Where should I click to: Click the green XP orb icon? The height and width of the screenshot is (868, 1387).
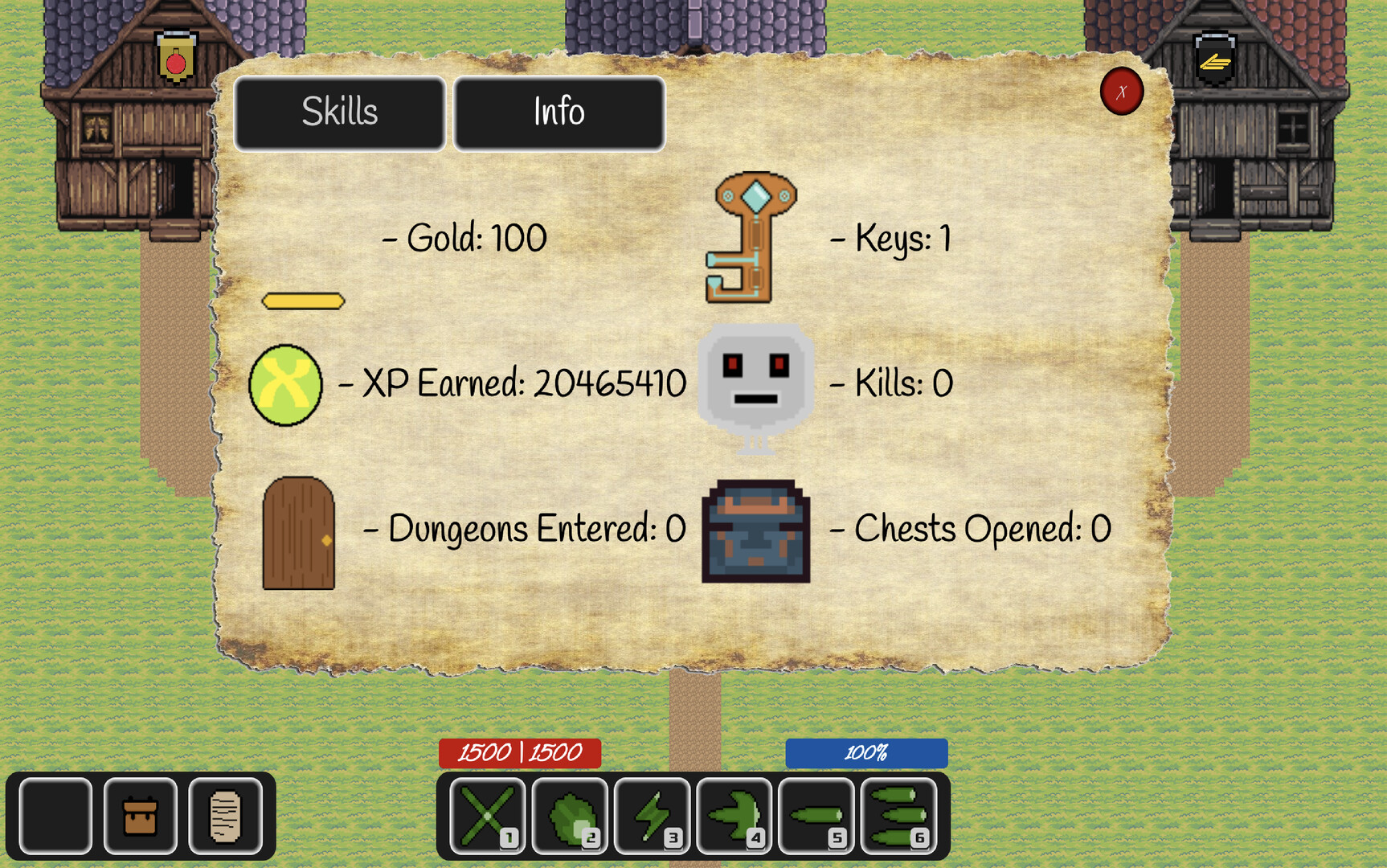[x=286, y=383]
